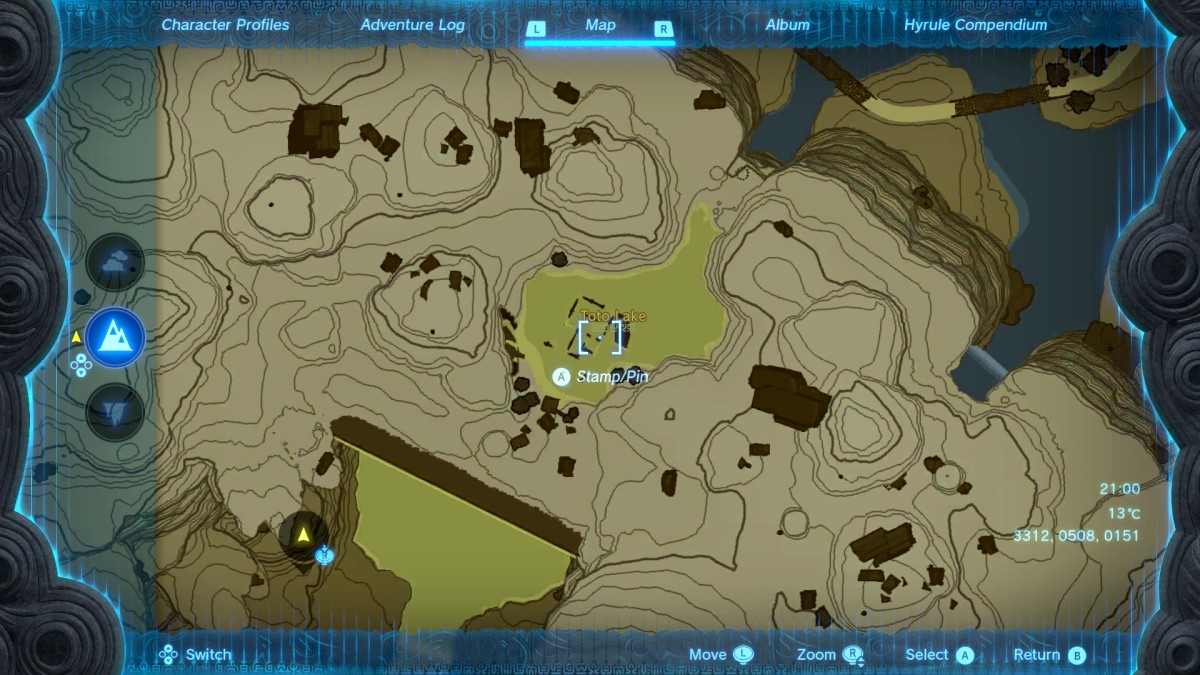
Task: Switch to the Adventure Log tab
Action: tap(411, 25)
